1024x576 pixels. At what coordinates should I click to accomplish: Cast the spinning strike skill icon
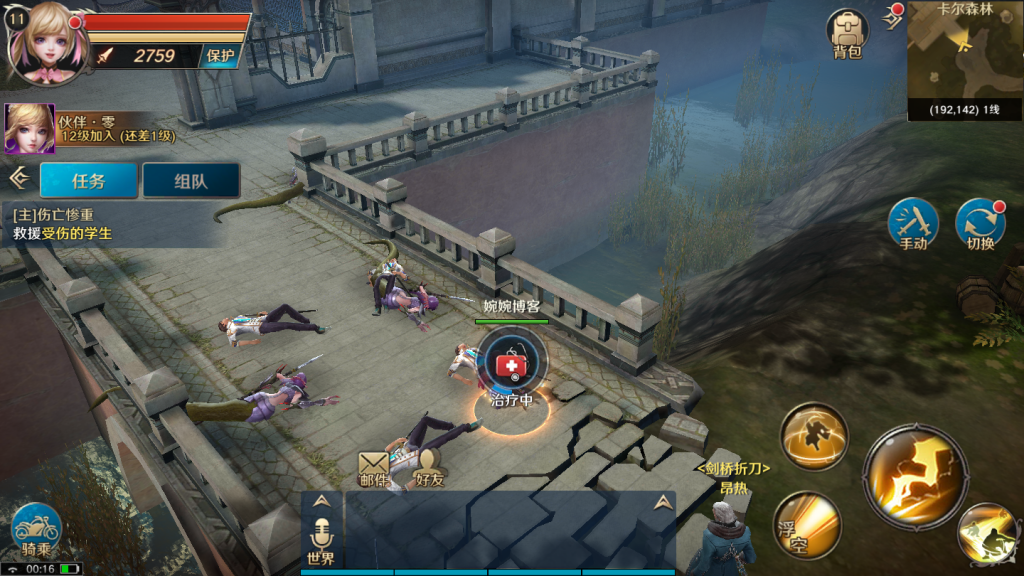(814, 435)
